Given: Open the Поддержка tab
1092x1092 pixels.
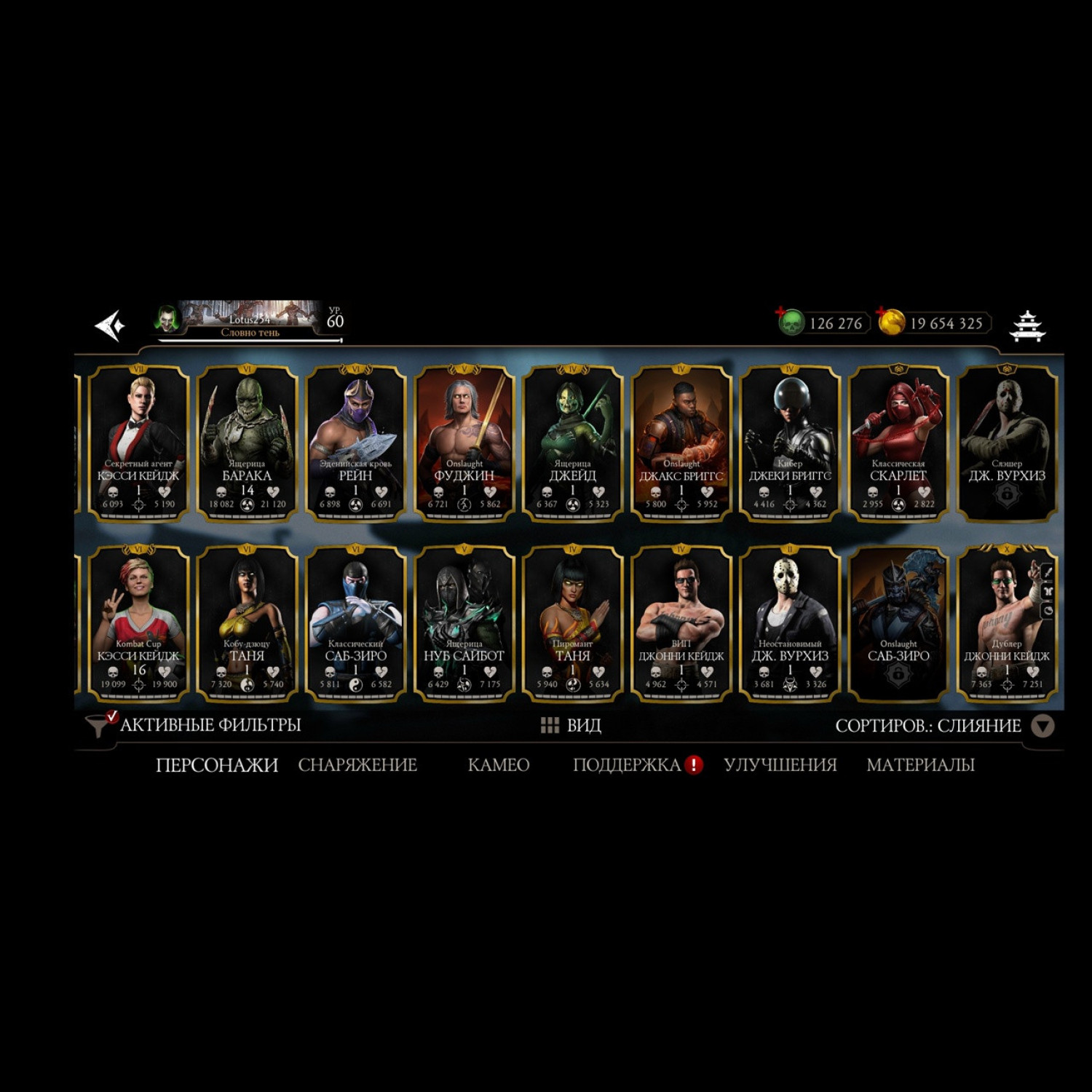Looking at the screenshot, I should [627, 765].
